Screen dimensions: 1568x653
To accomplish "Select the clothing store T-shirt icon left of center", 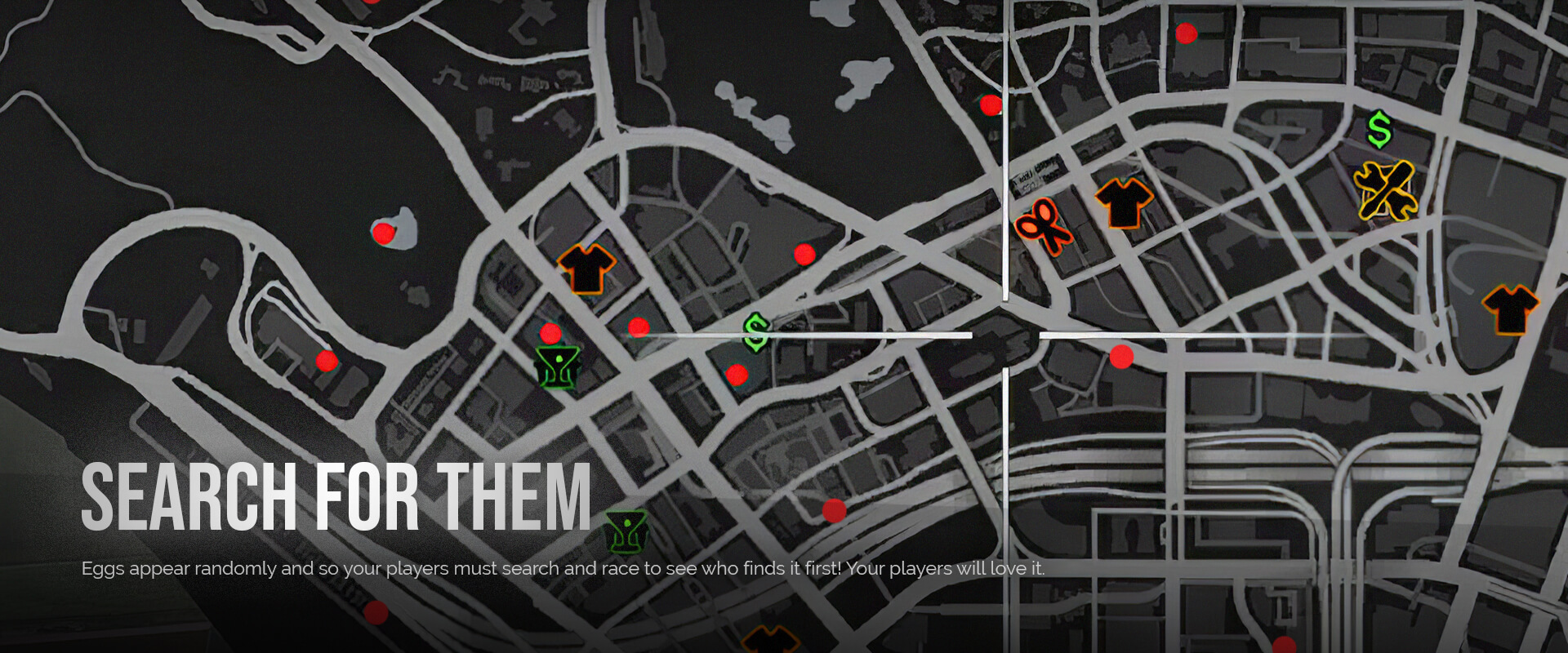I will click(x=585, y=269).
